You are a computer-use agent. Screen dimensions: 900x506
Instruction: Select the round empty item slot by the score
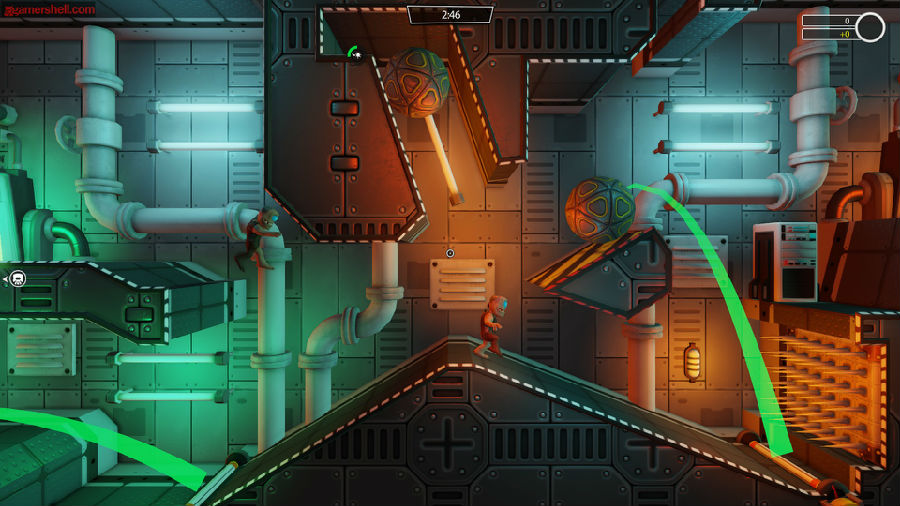[x=869, y=27]
